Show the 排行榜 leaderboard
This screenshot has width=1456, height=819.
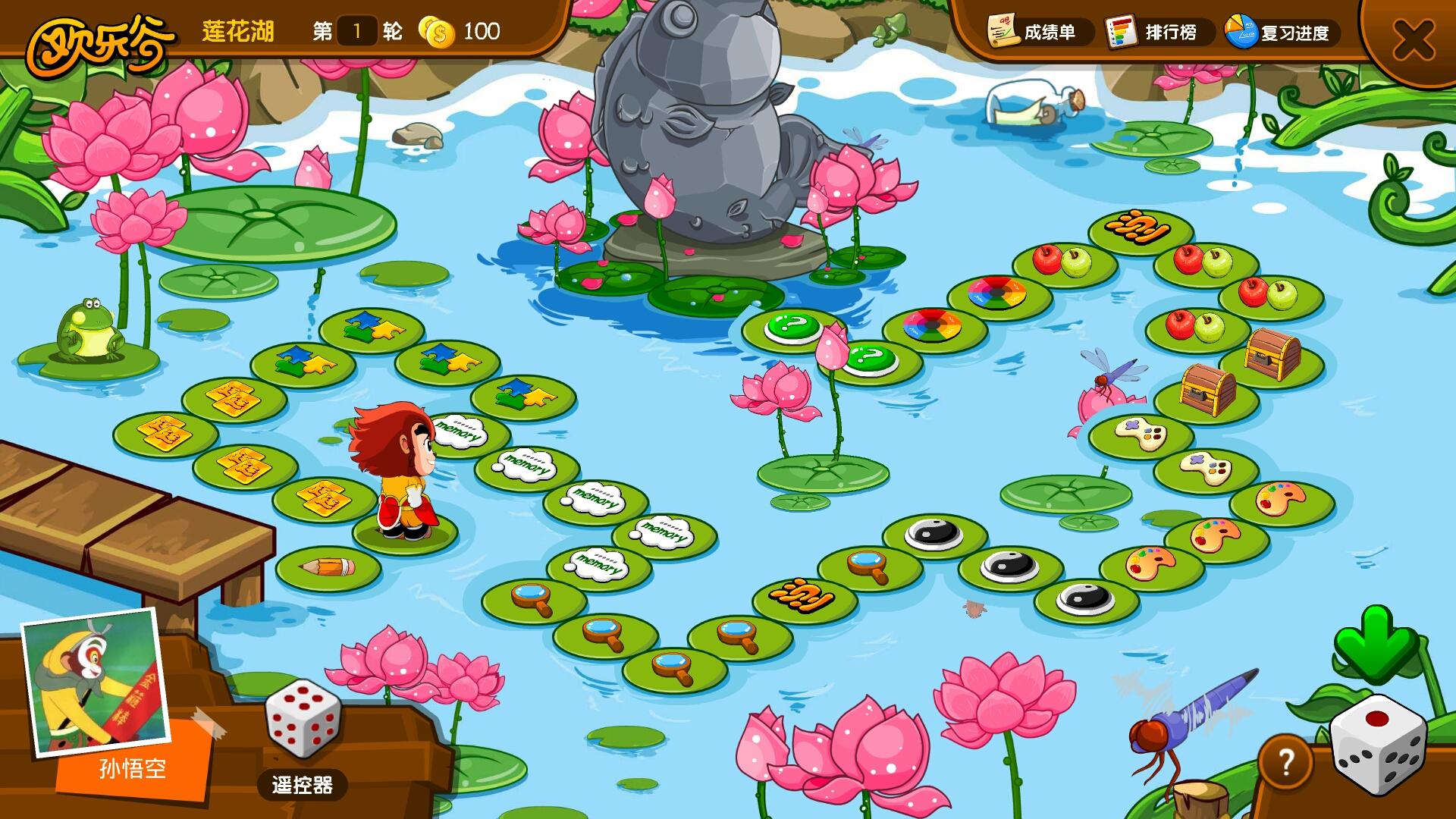pos(1153,32)
